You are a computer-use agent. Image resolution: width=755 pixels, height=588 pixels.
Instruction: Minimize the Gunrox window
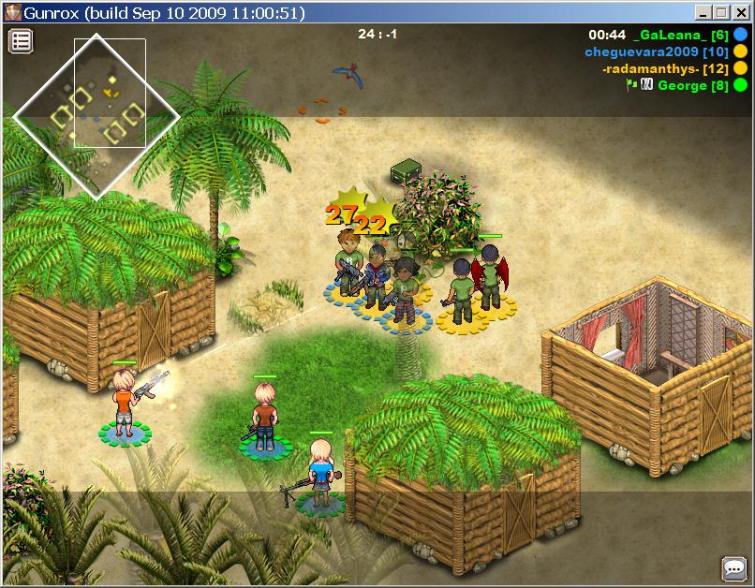point(703,13)
